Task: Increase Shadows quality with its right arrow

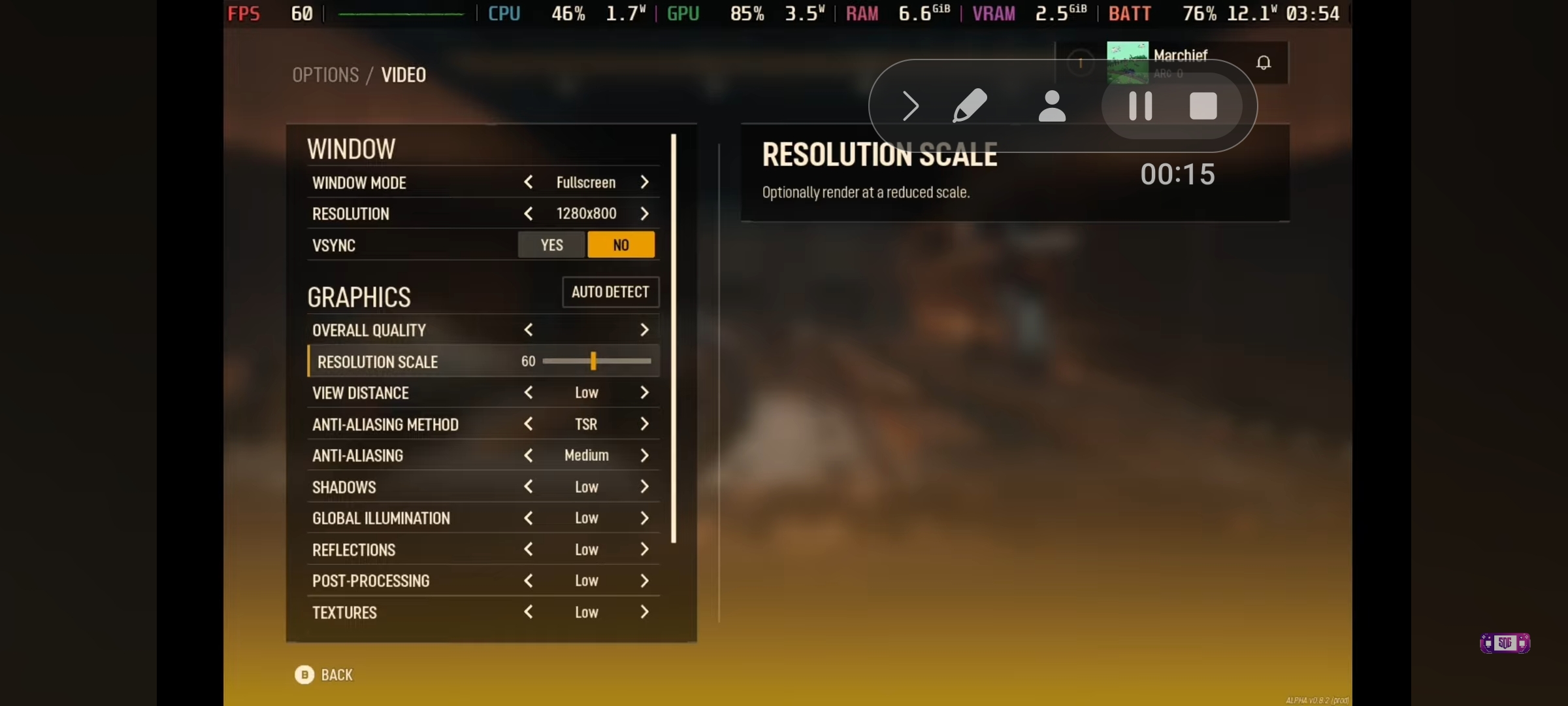Action: tap(644, 487)
